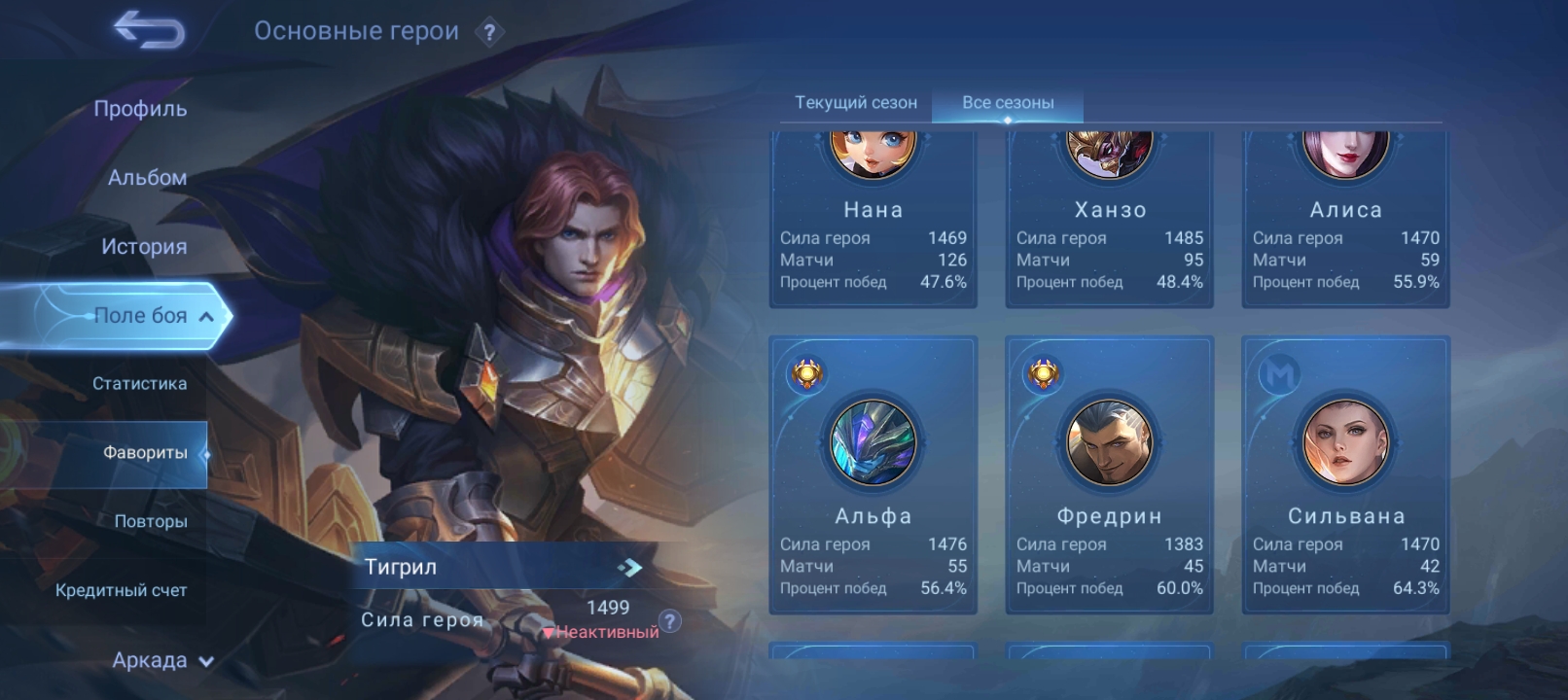
Task: Select the Ханзо hero card
Action: [x=1109, y=224]
